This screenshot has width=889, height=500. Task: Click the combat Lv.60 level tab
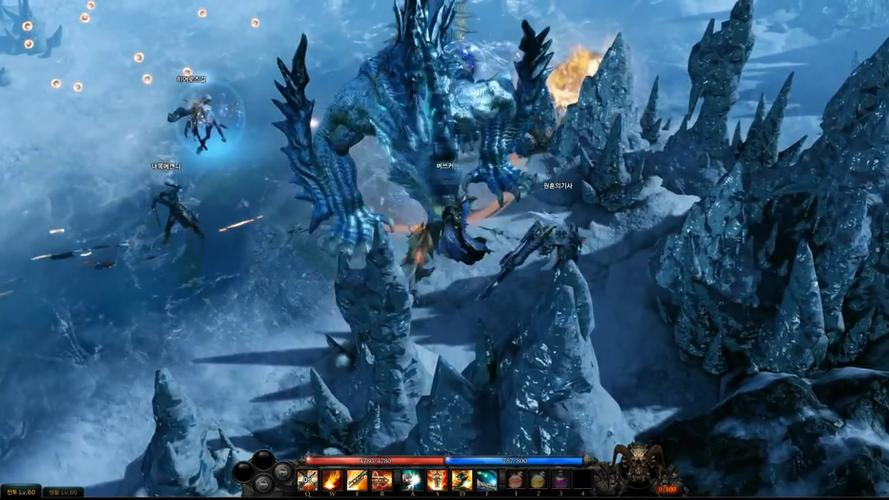point(20,491)
